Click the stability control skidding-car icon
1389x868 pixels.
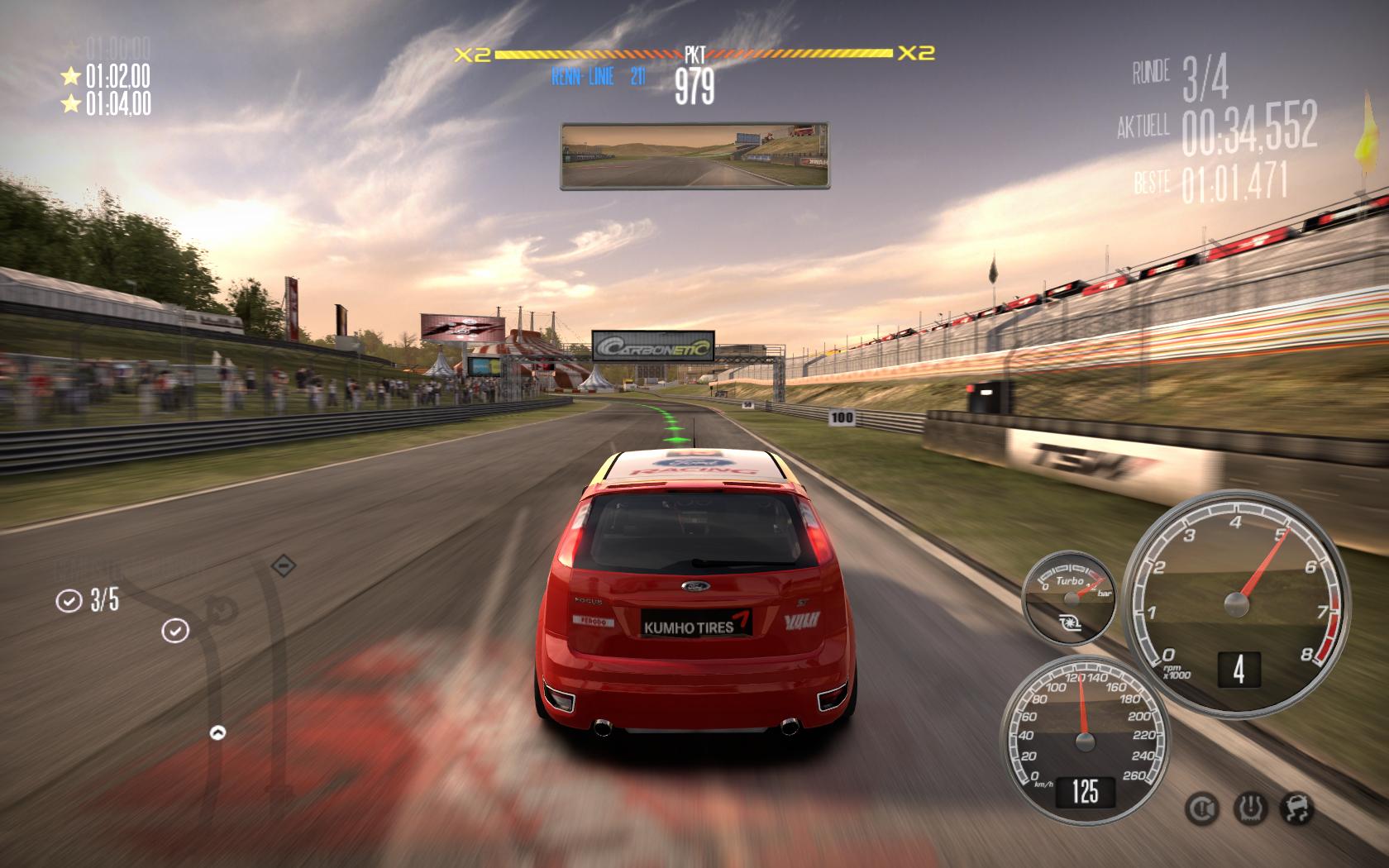tap(1296, 808)
